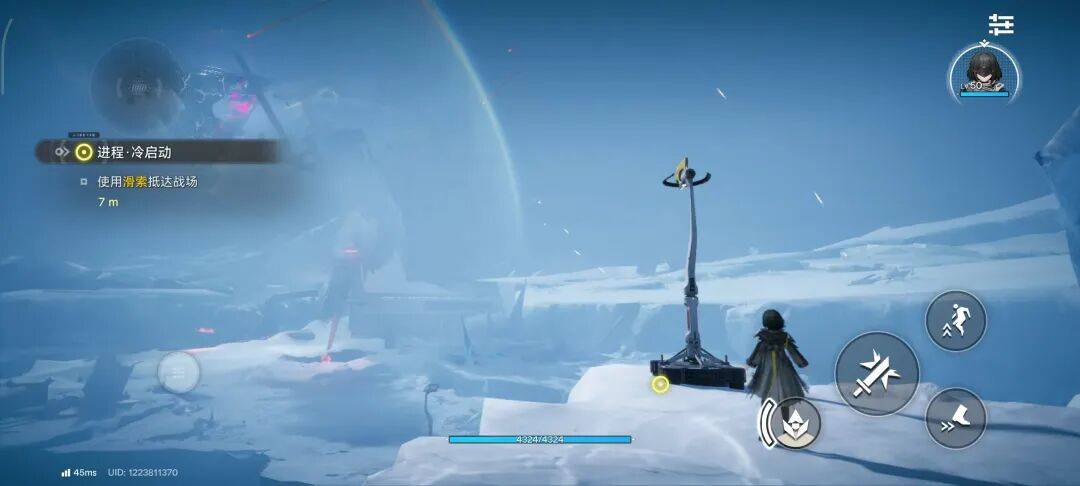Select the Lv 50 character portrait

click(x=985, y=73)
